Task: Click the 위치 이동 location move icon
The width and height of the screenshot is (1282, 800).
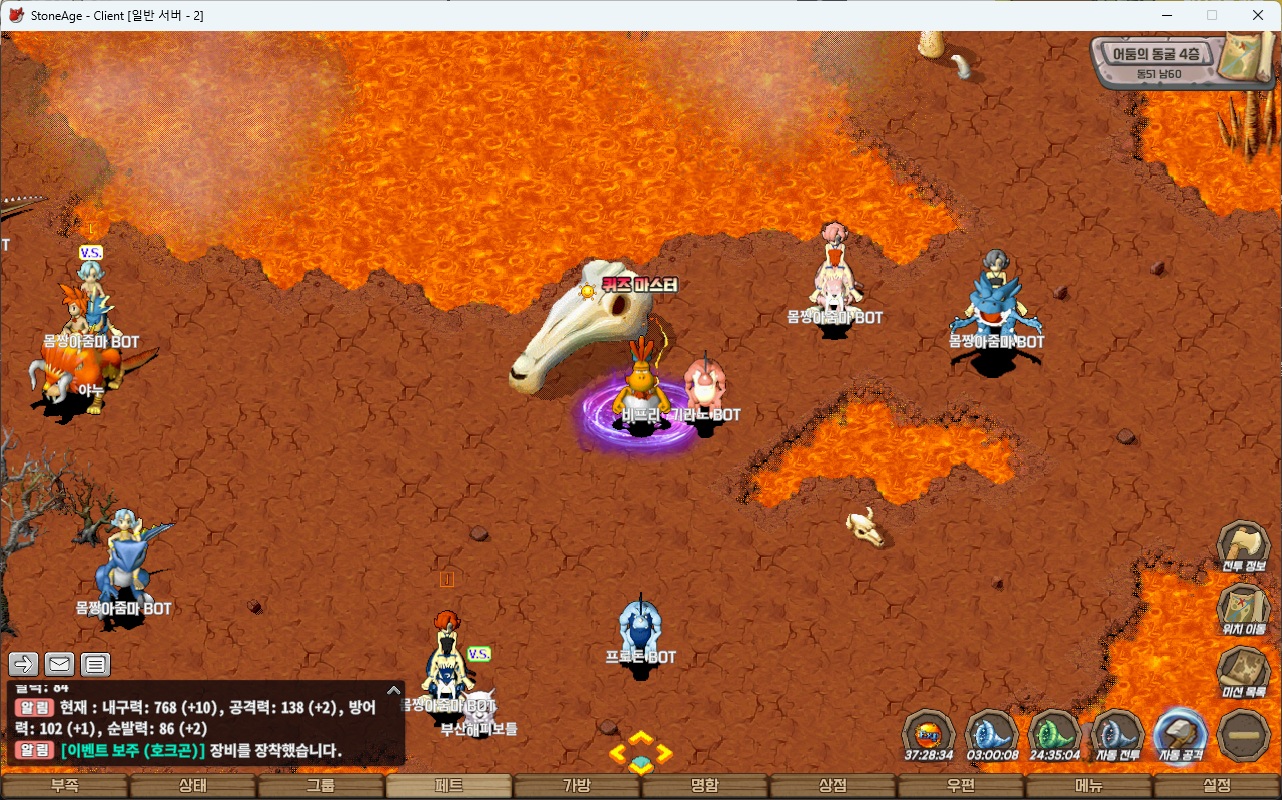Action: tap(1243, 608)
